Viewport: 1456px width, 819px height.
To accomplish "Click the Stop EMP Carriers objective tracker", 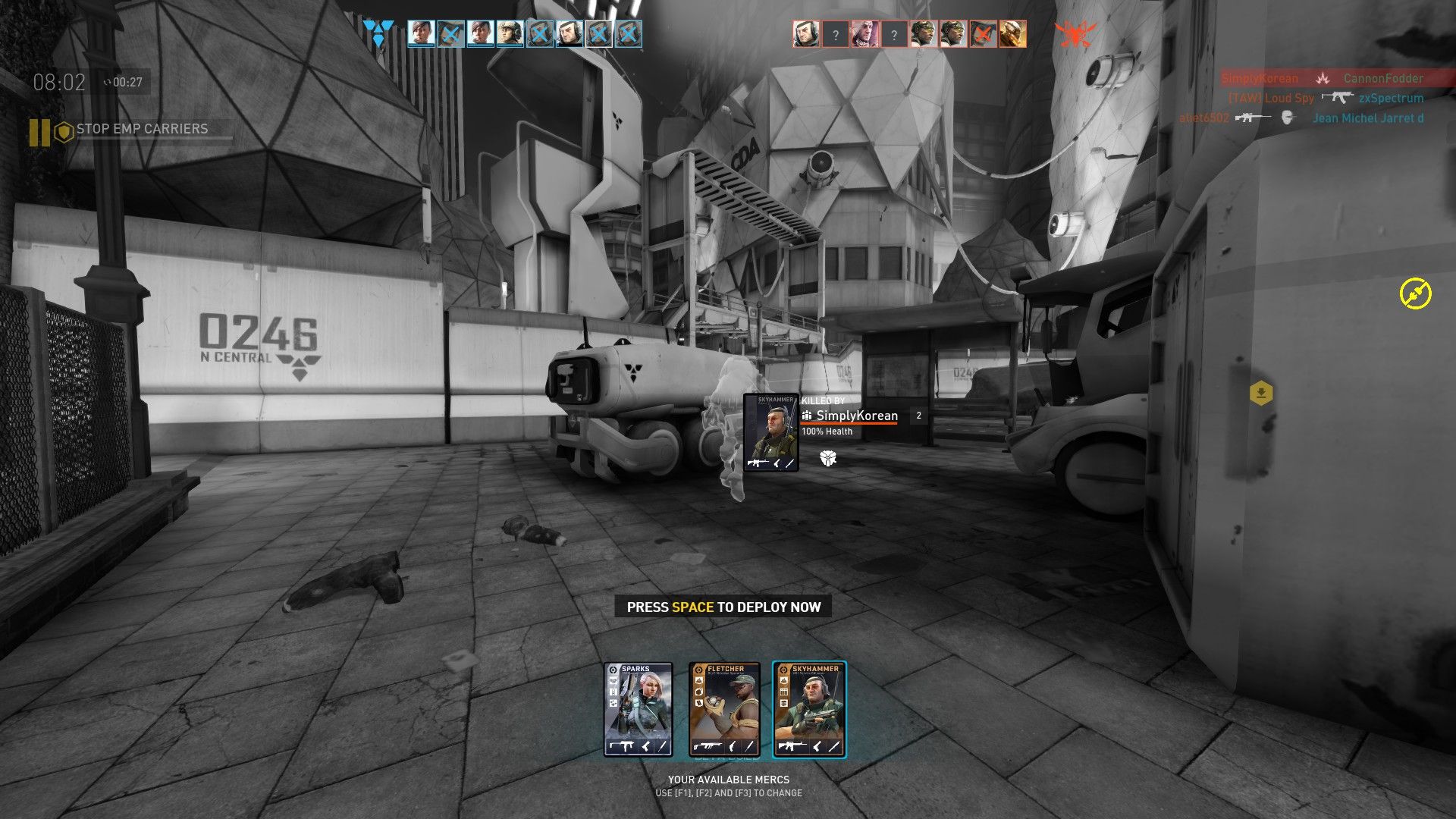I will click(142, 130).
